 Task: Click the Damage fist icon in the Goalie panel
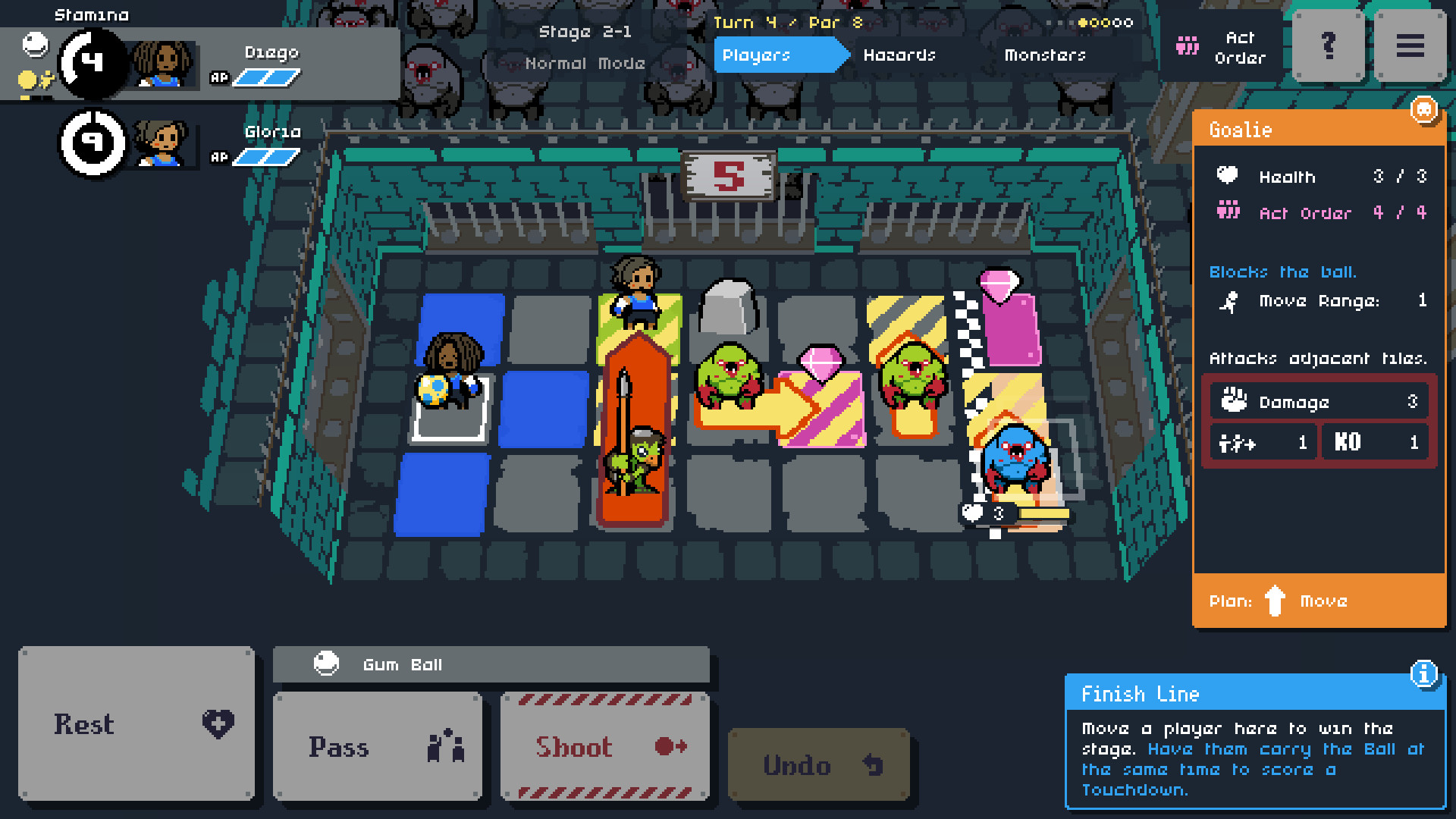[1236, 400]
